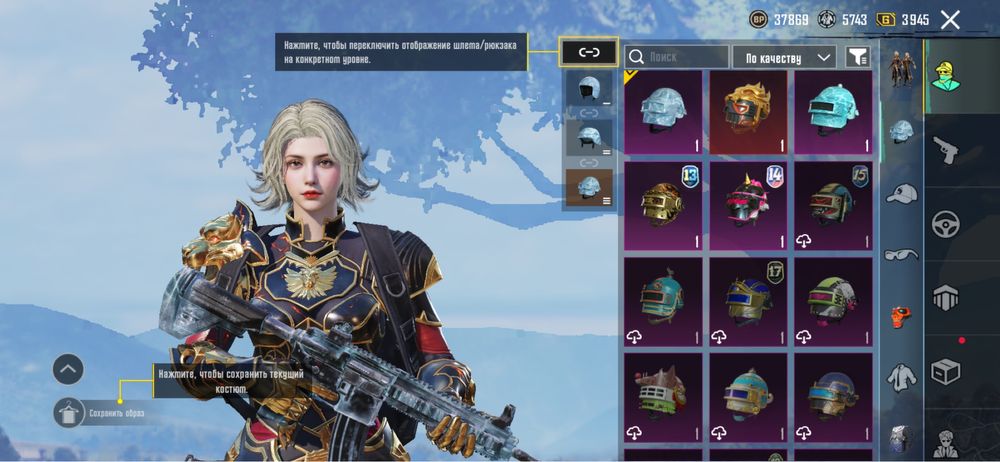Select the icy glacier helmet tile
The image size is (1000, 462).
coord(665,111)
